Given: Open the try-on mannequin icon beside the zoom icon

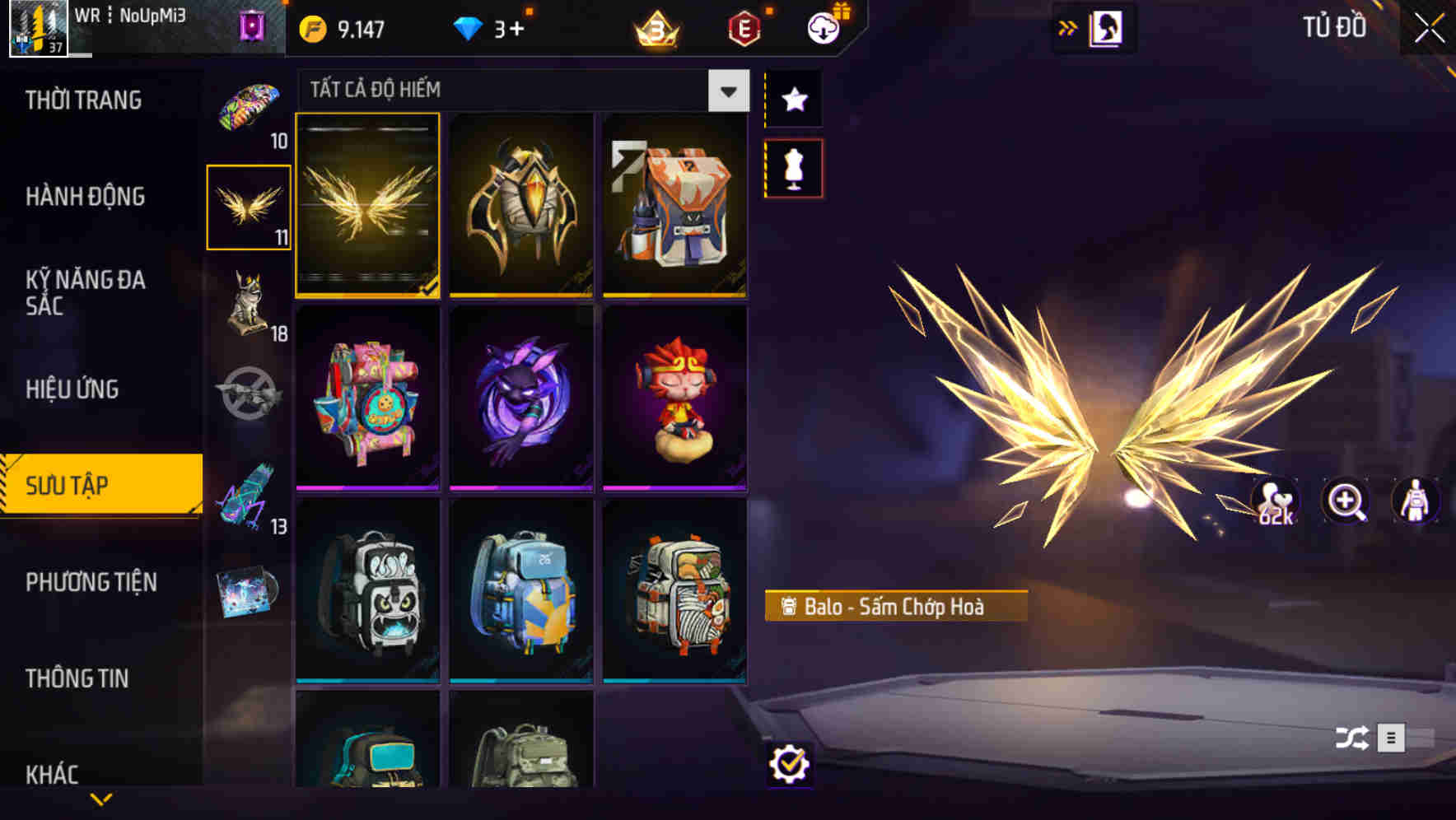Looking at the screenshot, I should [x=1414, y=503].
